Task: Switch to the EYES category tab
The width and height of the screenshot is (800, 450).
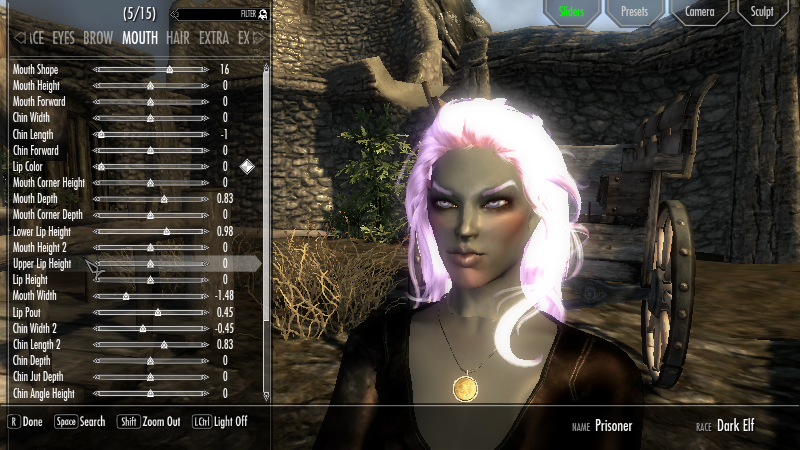Action: point(63,38)
